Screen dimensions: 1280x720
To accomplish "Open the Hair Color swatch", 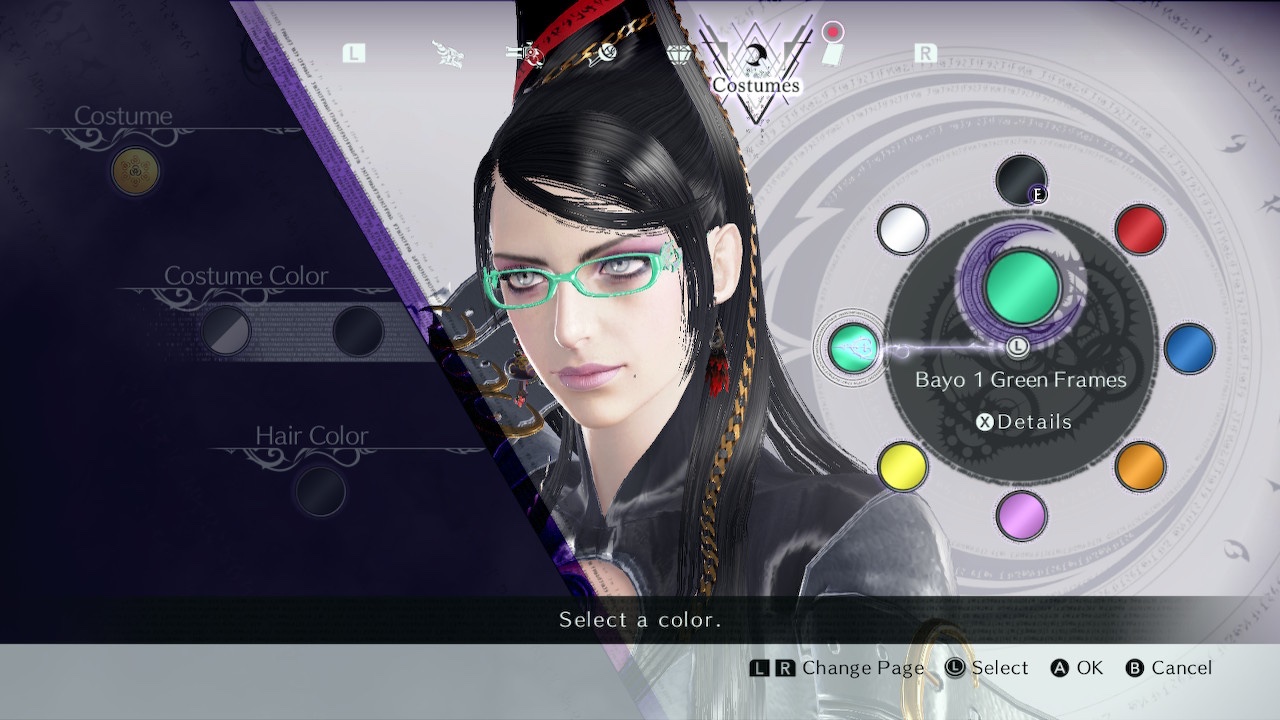I will pyautogui.click(x=320, y=491).
